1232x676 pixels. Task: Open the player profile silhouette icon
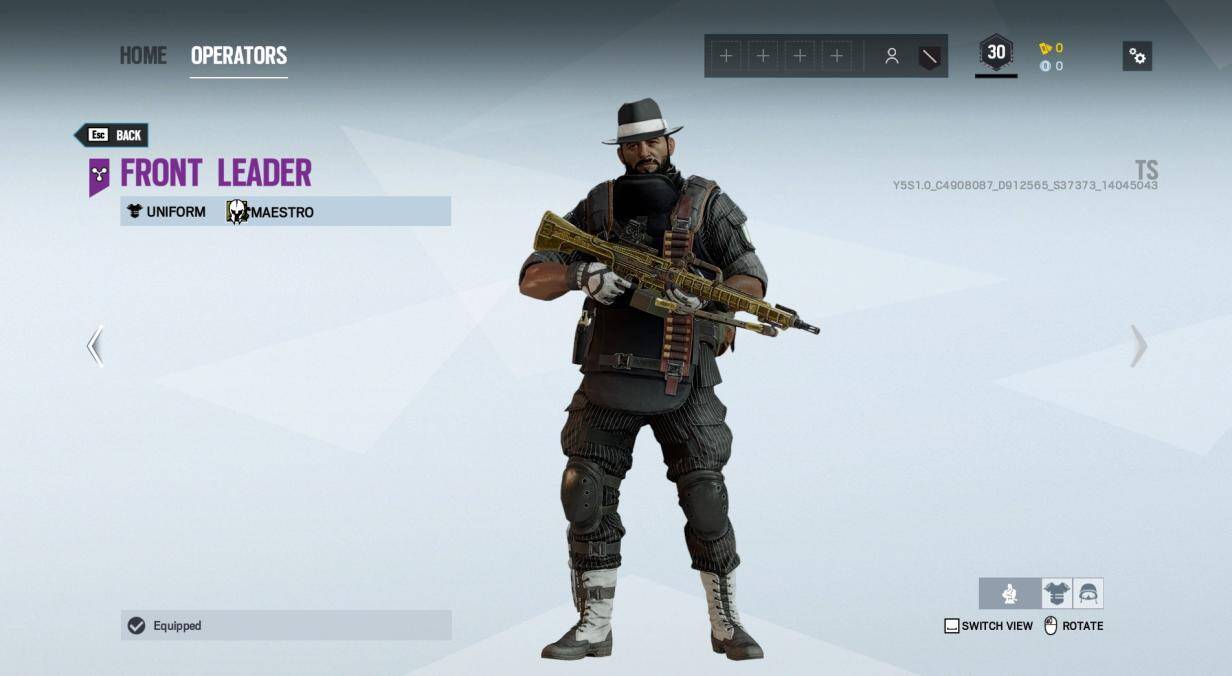coord(891,56)
